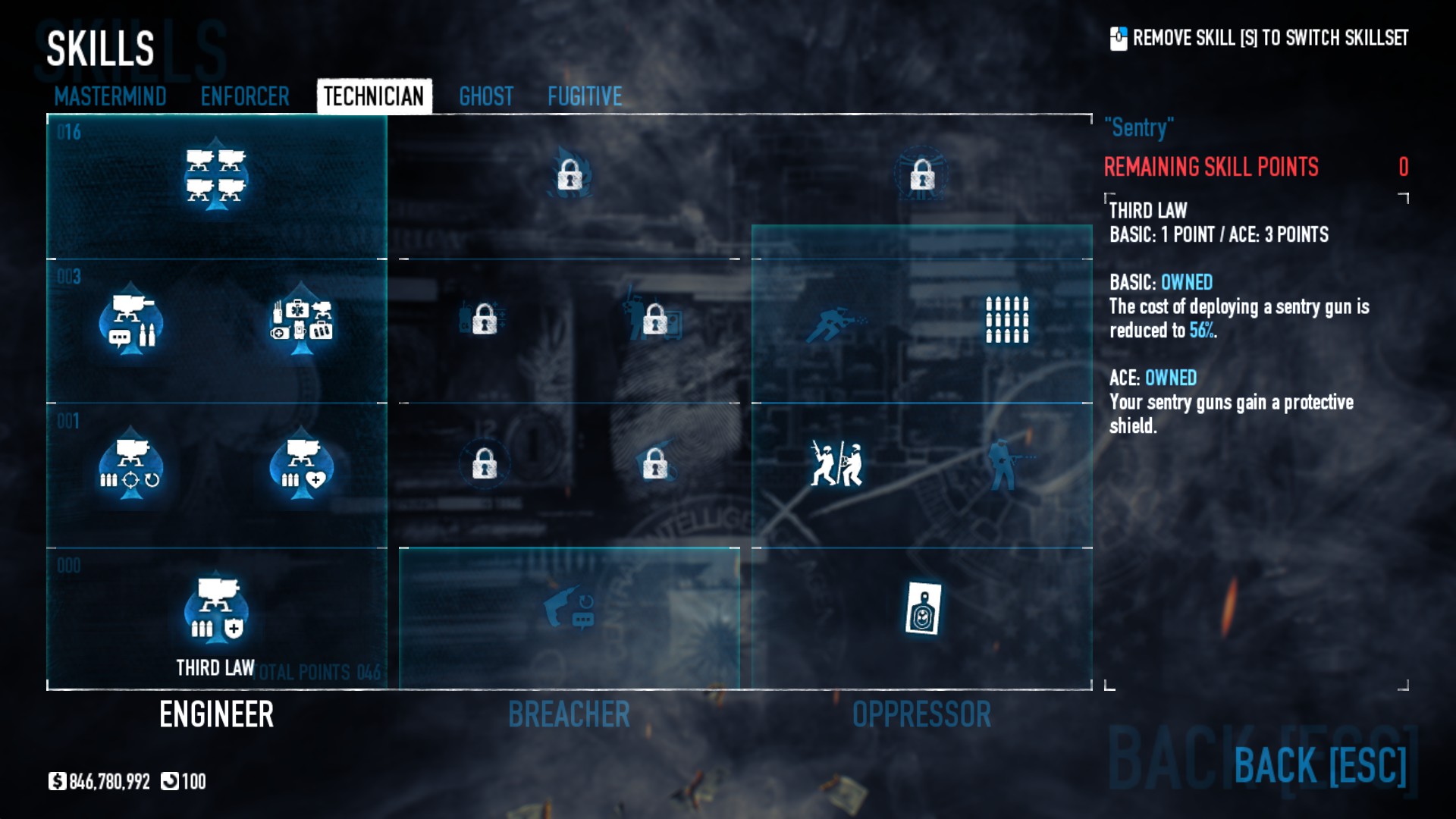This screenshot has height=819, width=1456.
Task: Select the Engineer skill tree label
Action: tap(216, 714)
